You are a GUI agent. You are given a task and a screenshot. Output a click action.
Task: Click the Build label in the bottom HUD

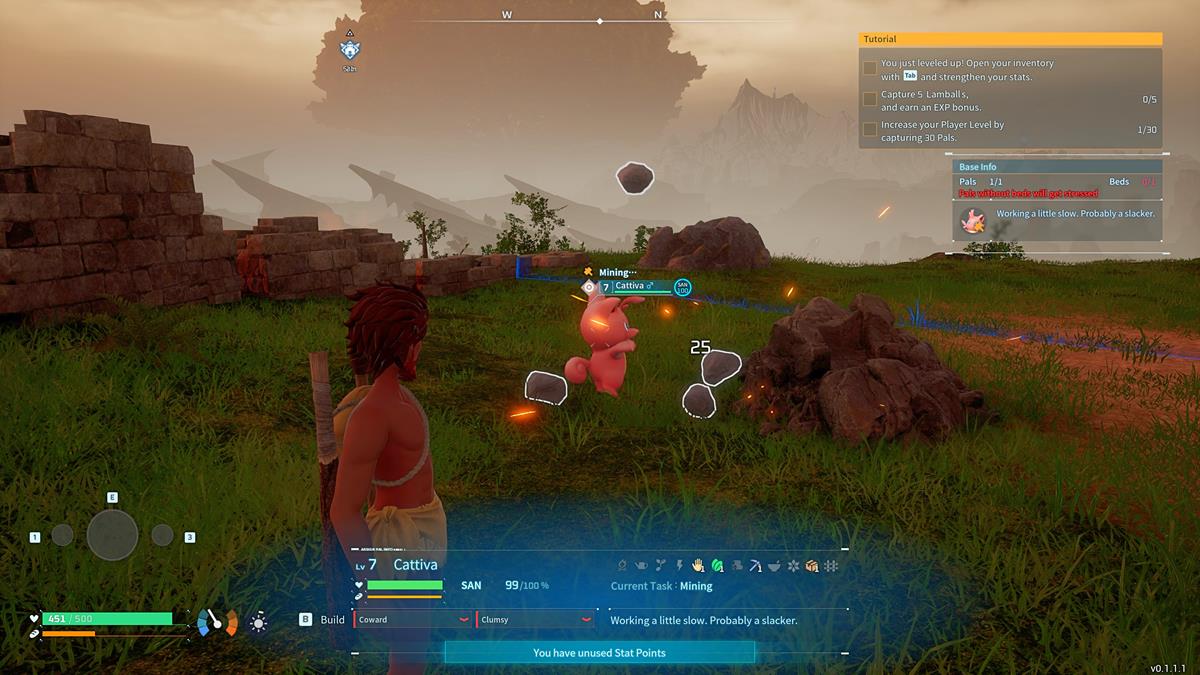[x=333, y=620]
